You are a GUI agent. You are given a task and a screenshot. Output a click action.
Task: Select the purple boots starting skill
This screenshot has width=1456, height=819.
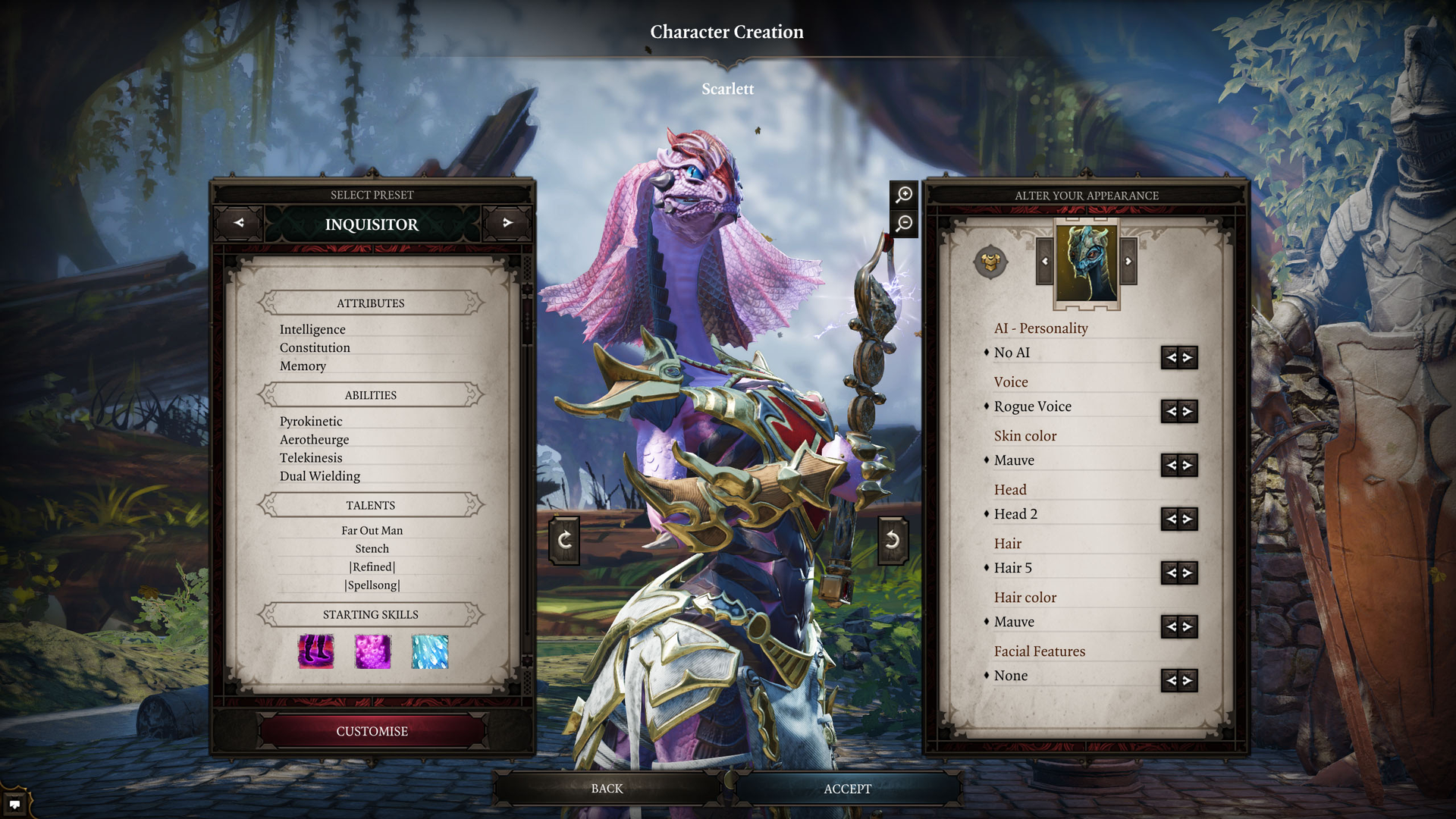point(315,651)
